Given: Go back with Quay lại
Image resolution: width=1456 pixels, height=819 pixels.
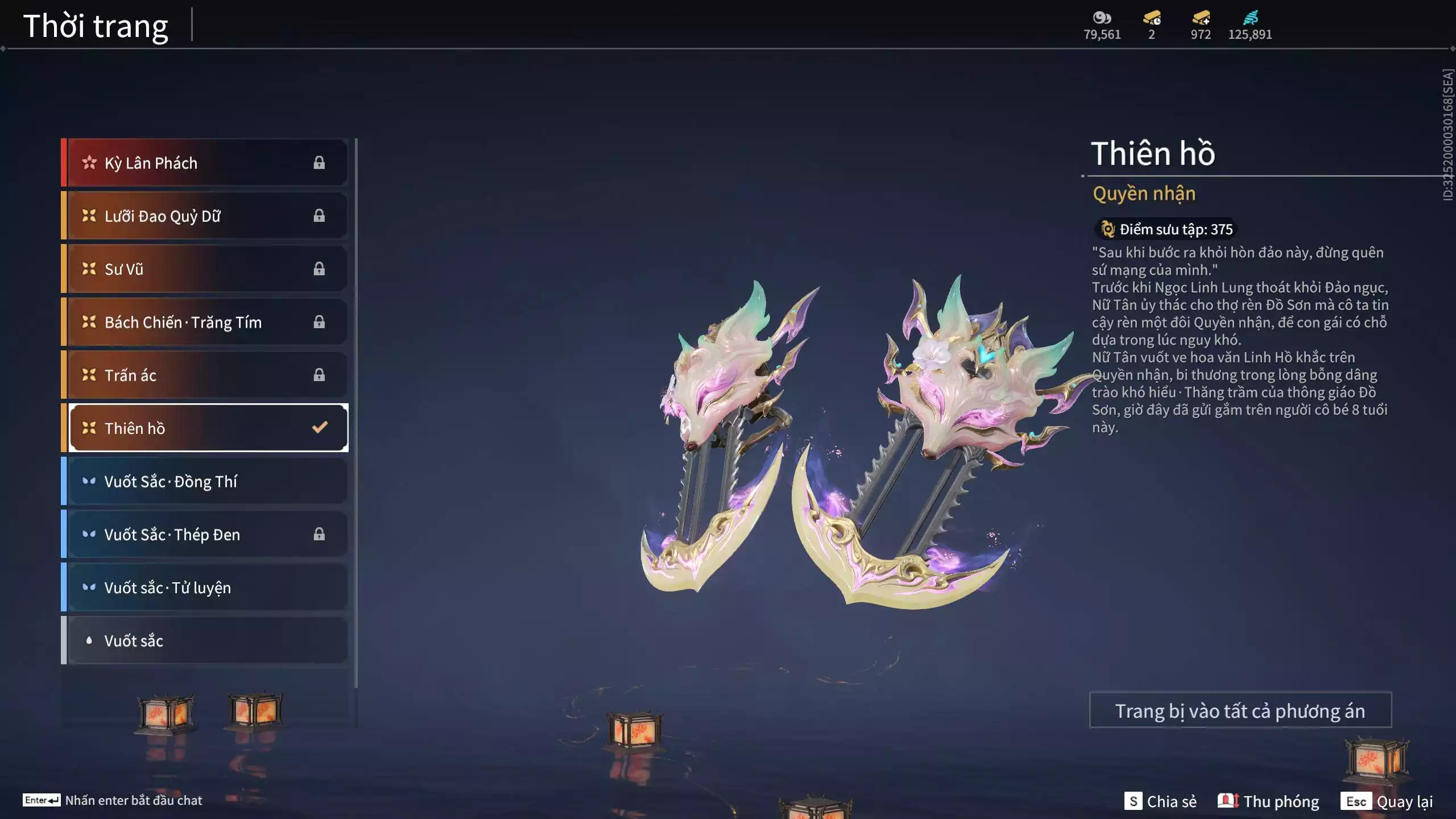Looking at the screenshot, I should (x=1387, y=801).
